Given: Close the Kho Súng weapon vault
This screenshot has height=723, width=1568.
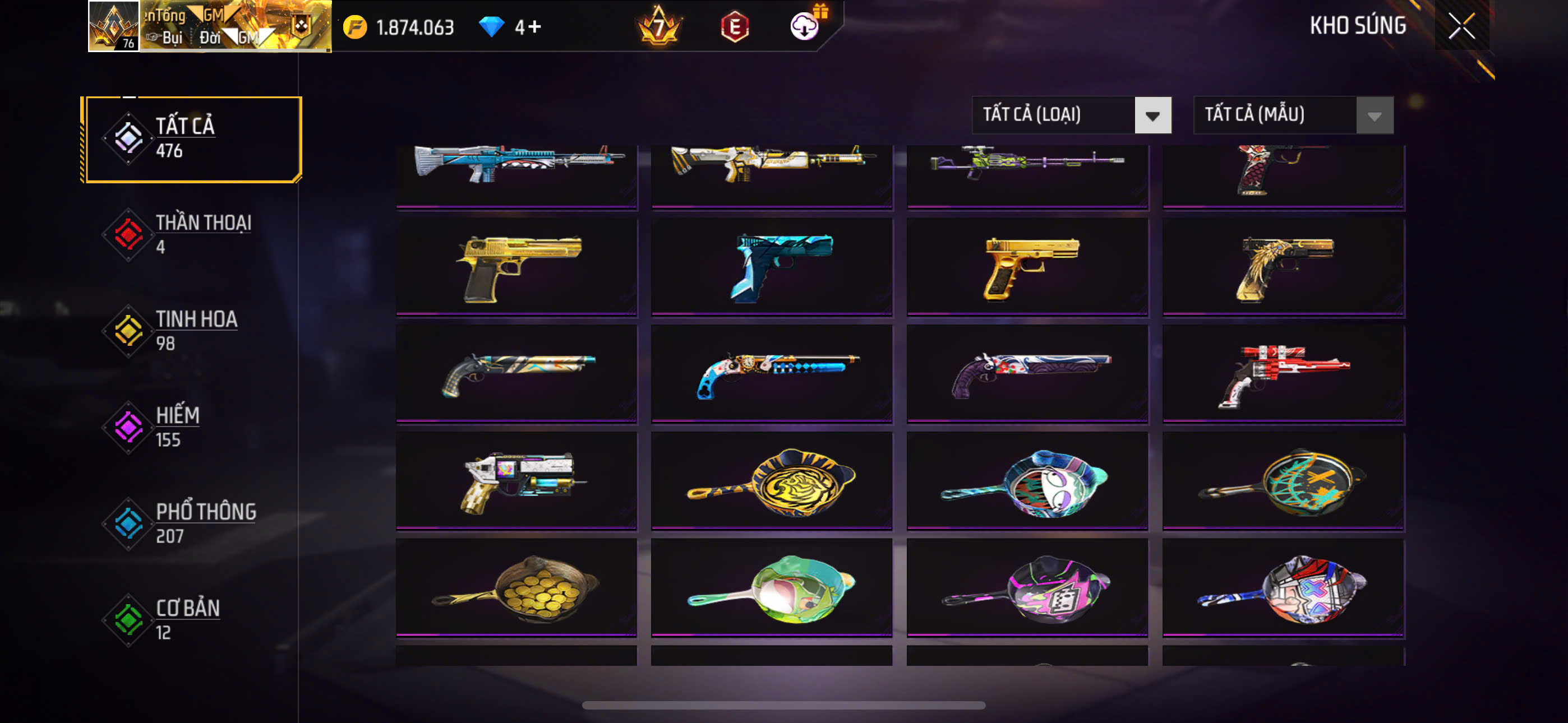Looking at the screenshot, I should point(1461,26).
